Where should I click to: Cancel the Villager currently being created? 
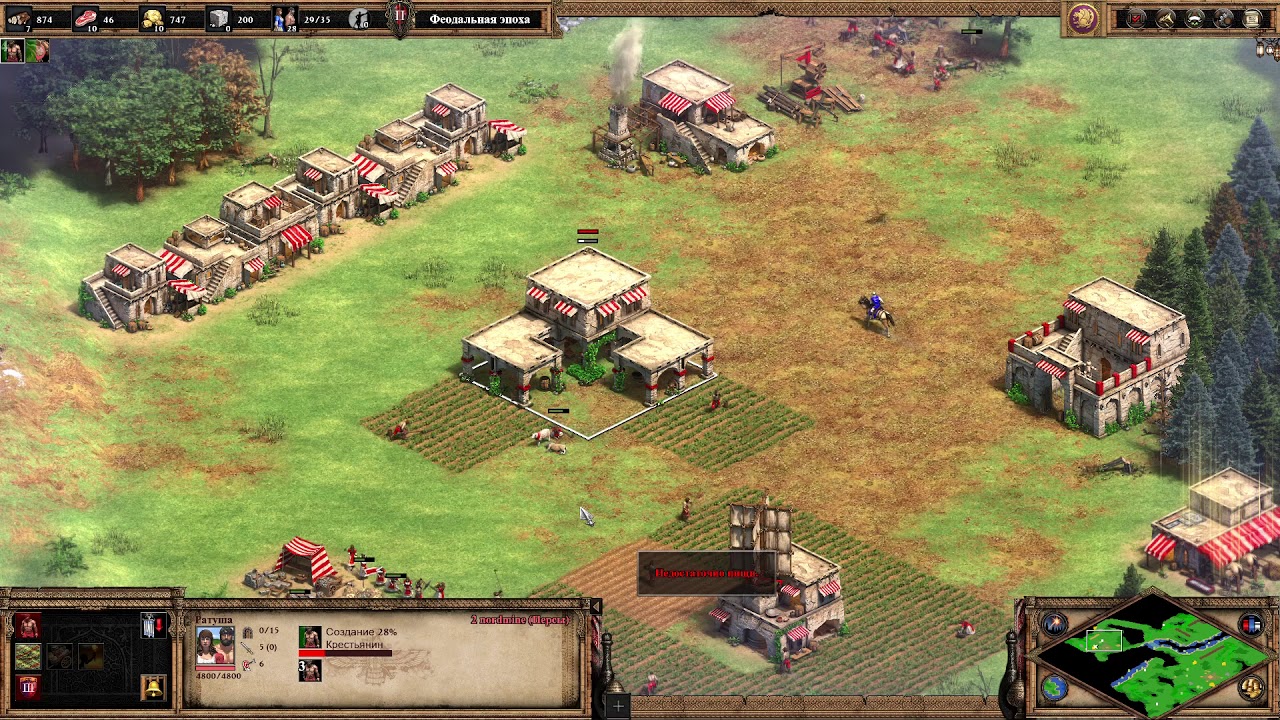310,638
